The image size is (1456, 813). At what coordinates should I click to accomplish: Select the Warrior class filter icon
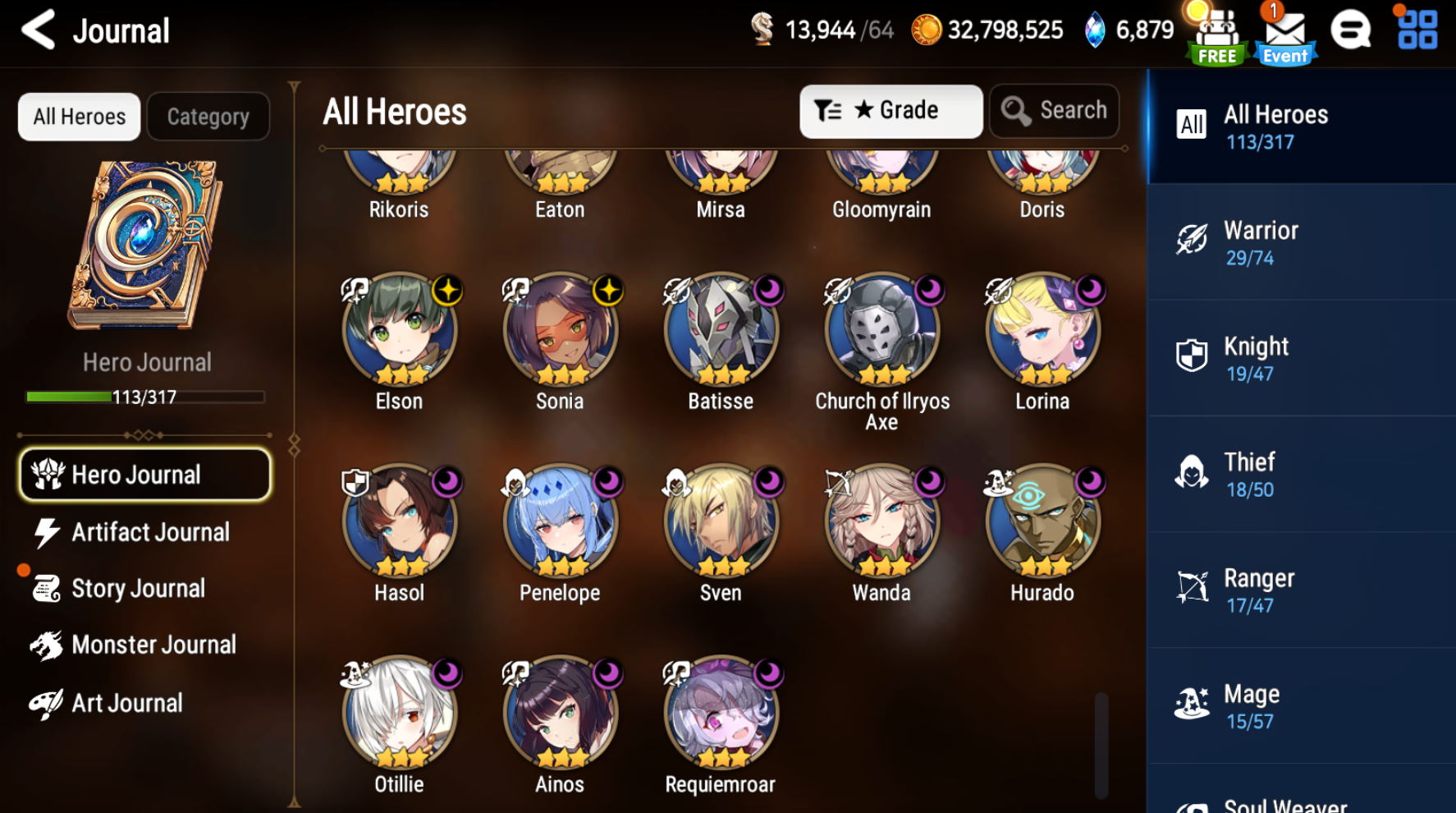click(x=1191, y=240)
